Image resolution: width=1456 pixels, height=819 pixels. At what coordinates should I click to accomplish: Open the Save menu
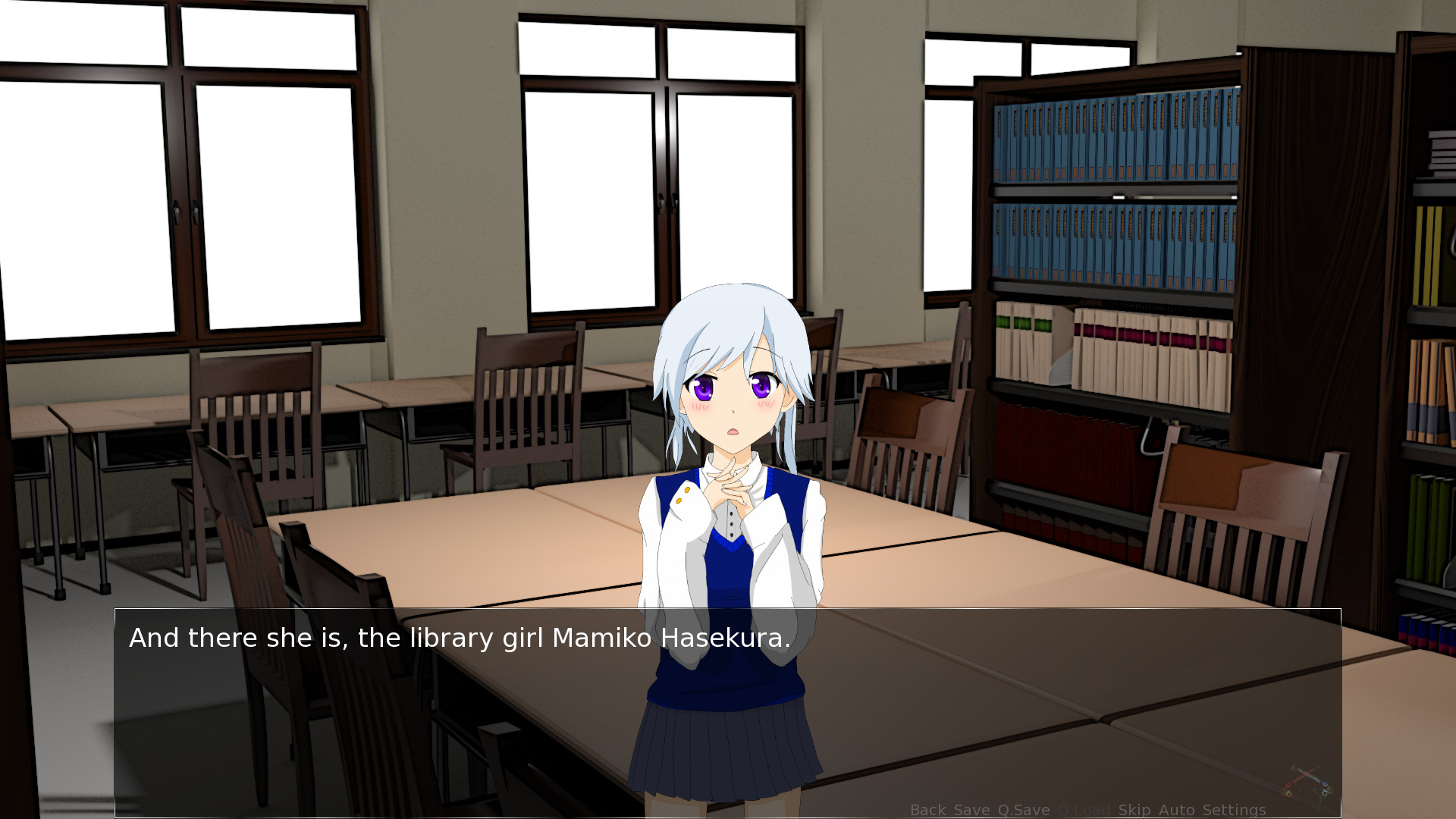[x=972, y=810]
